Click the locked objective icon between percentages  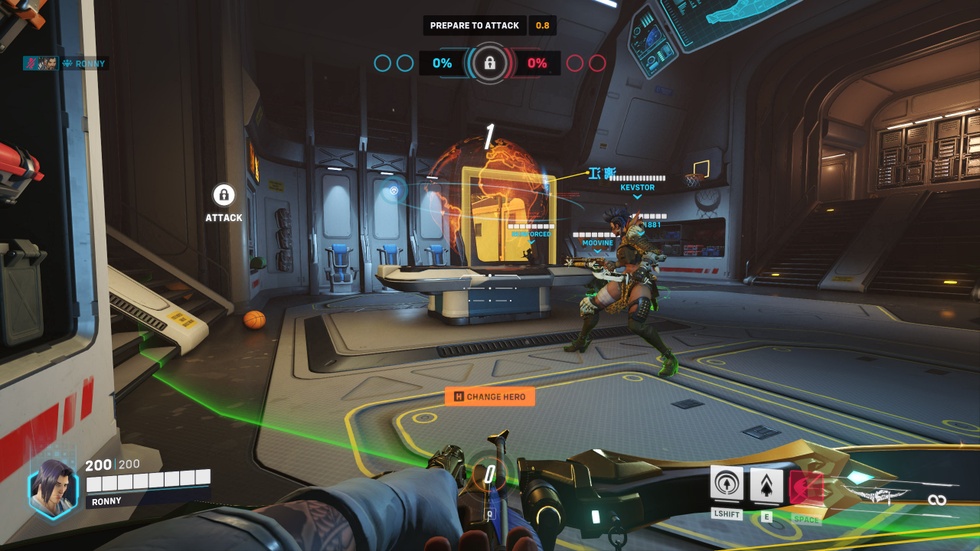(489, 63)
